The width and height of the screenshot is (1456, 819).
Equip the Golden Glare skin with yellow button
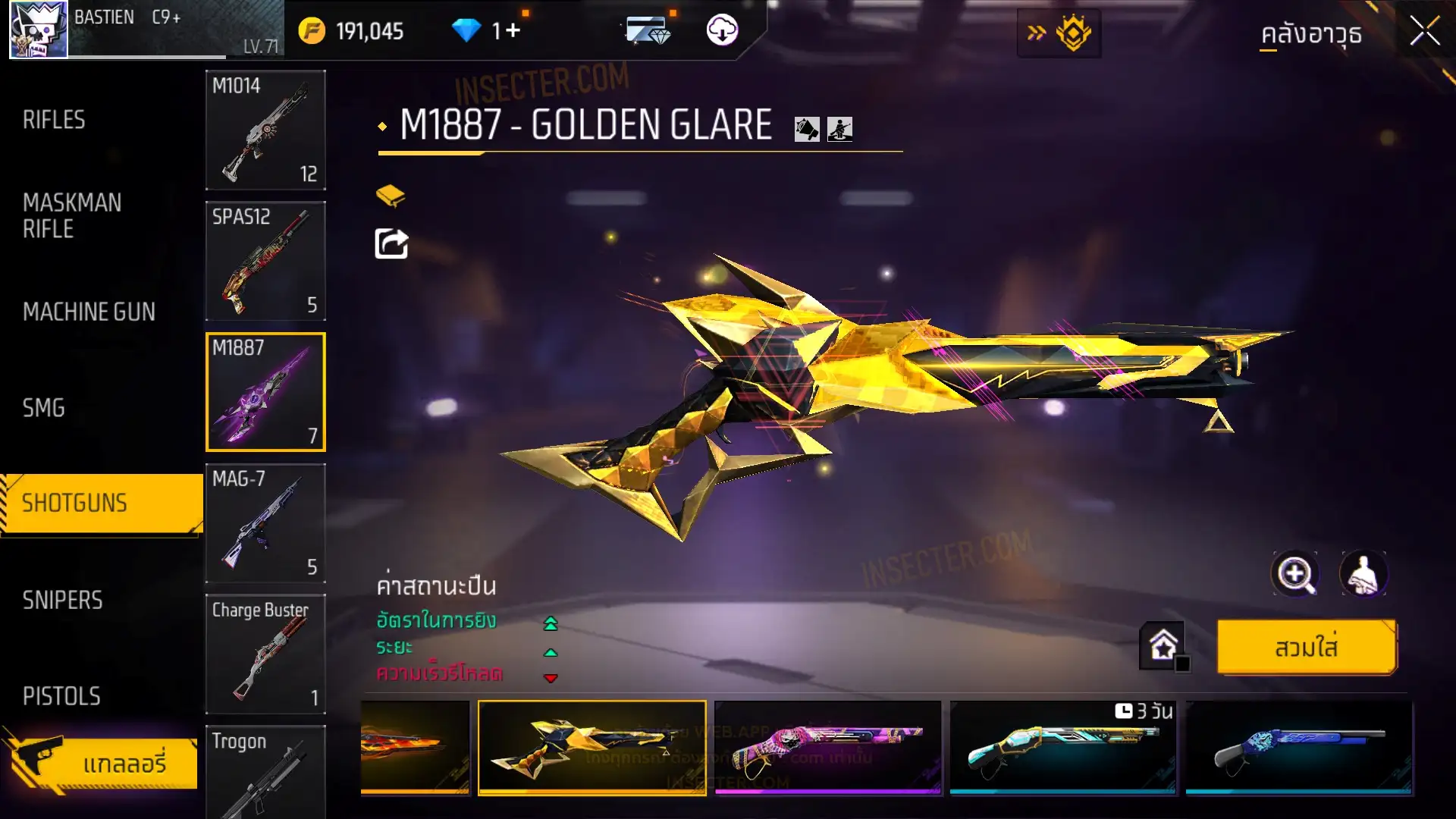(x=1306, y=648)
